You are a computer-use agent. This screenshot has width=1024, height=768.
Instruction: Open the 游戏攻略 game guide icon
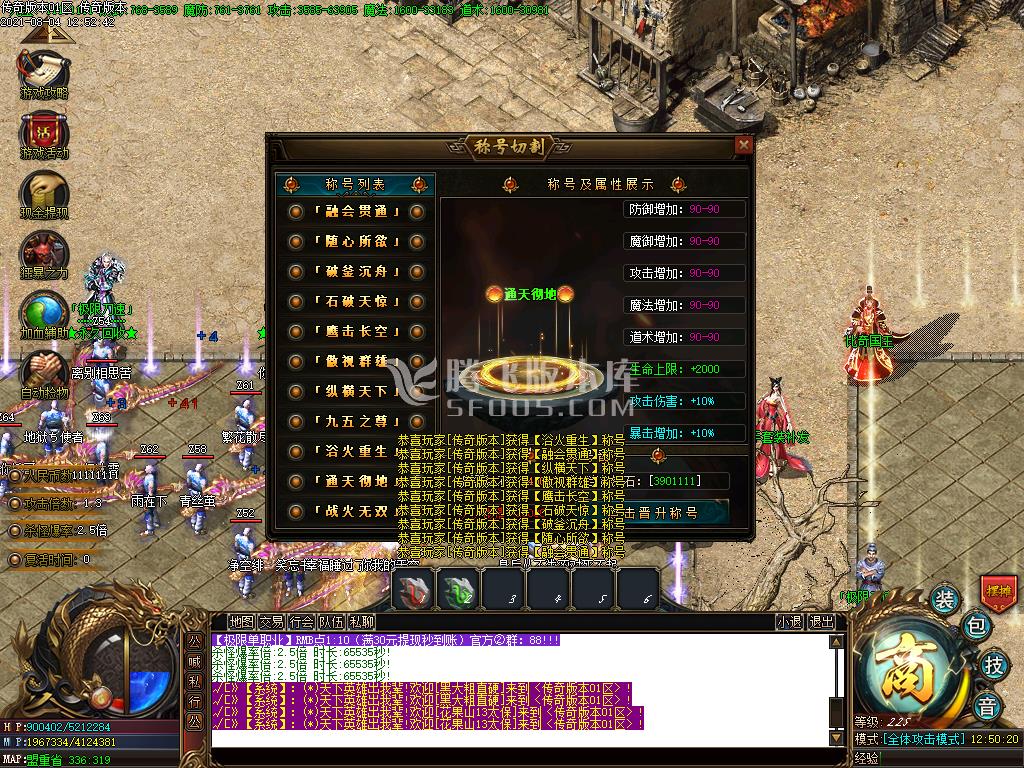point(44,73)
